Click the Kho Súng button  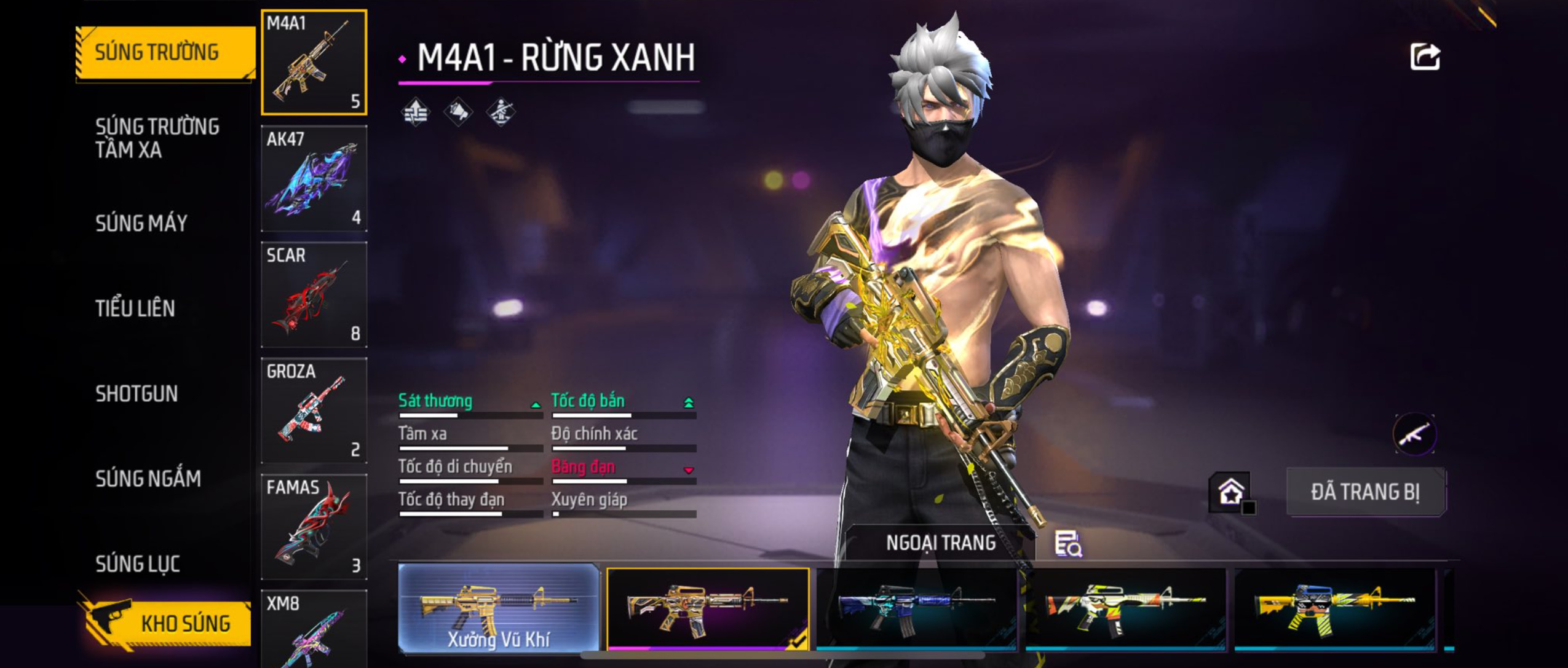pos(167,623)
